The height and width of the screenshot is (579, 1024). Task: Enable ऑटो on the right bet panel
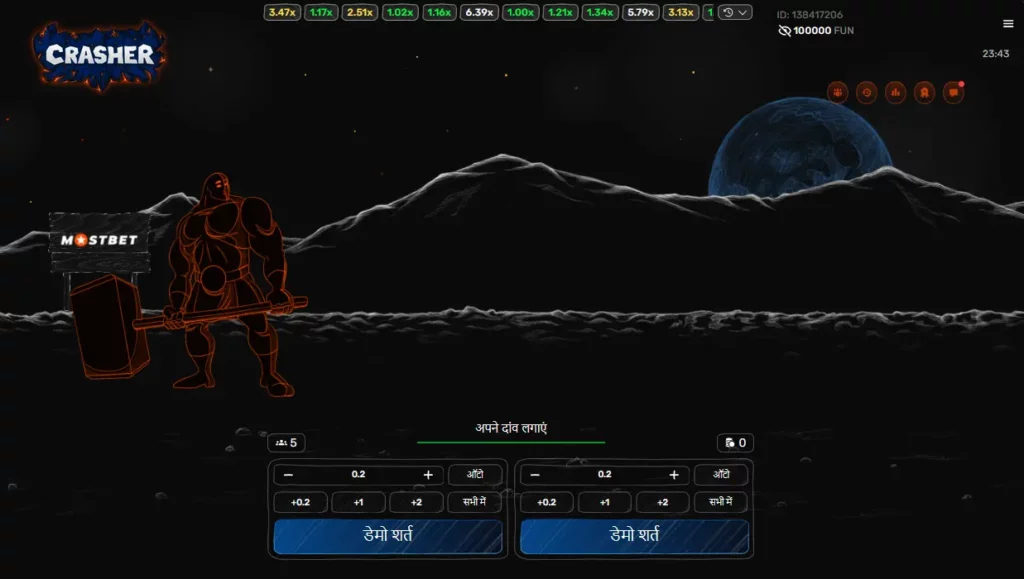click(721, 475)
